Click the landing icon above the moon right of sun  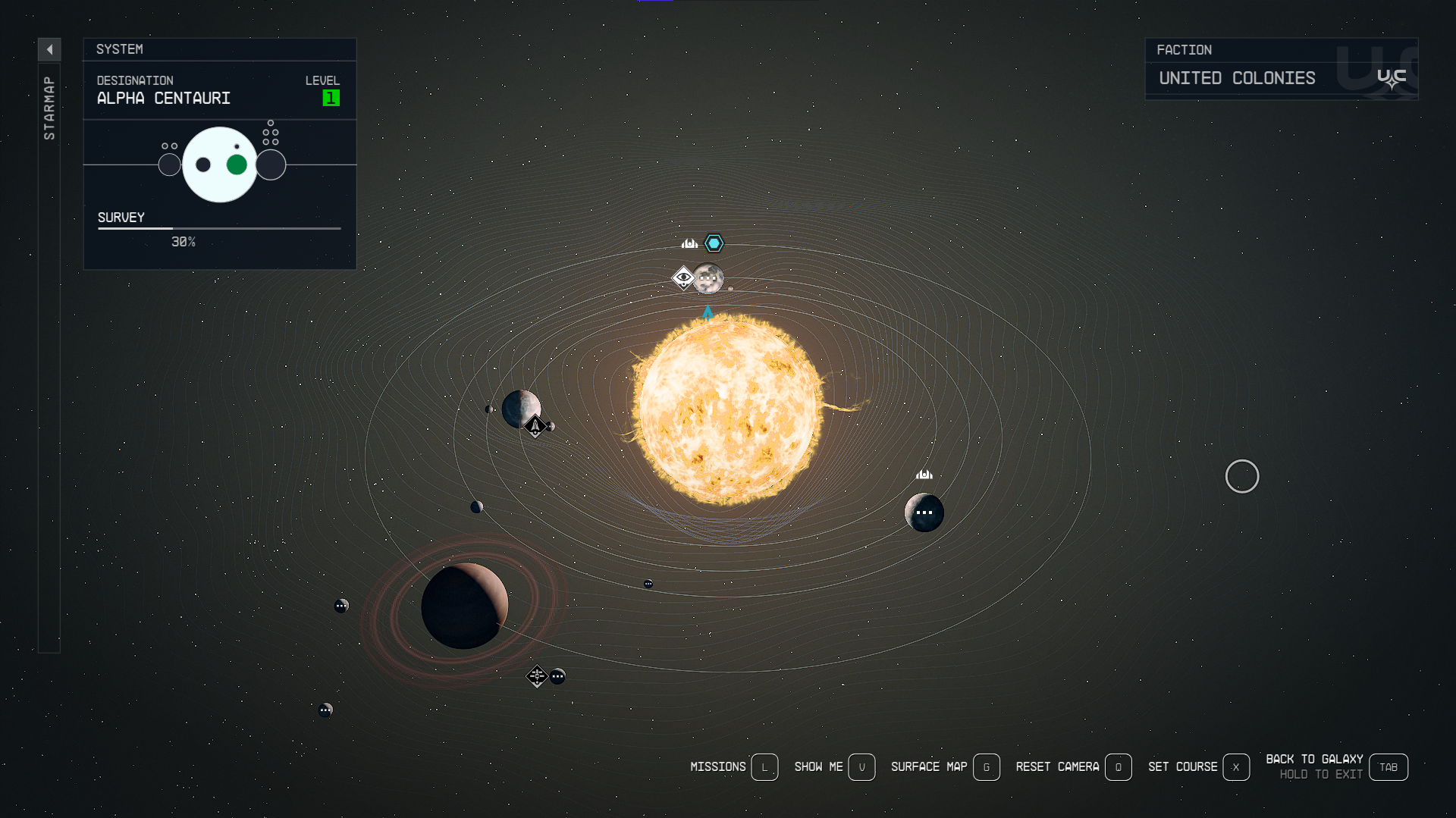click(924, 474)
